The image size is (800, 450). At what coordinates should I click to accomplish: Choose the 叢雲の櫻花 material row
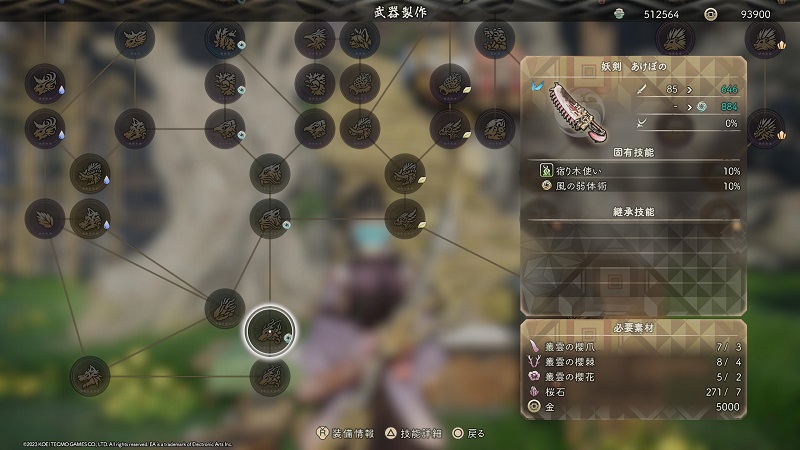coord(633,377)
